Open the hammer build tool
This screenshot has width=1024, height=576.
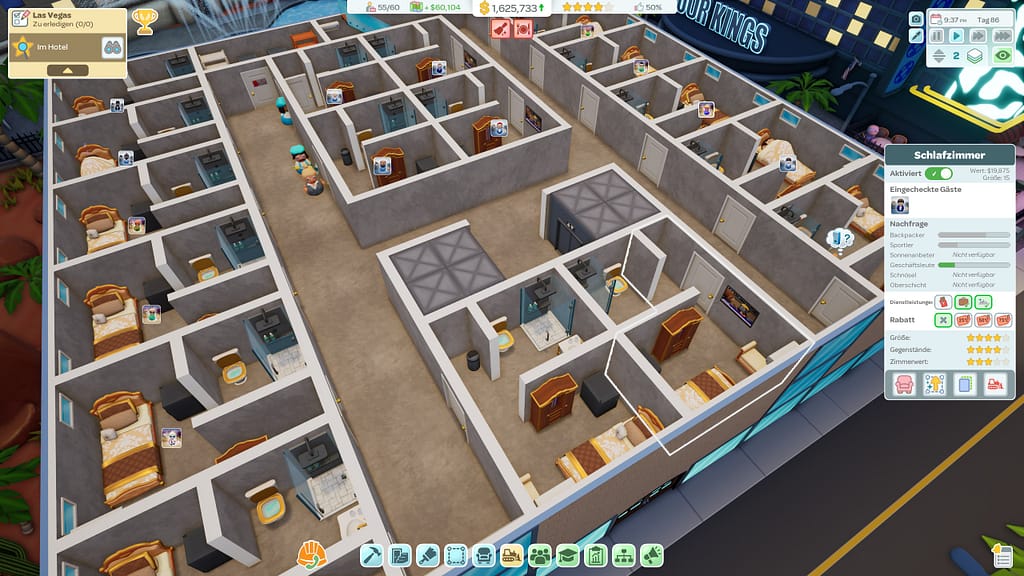(372, 555)
